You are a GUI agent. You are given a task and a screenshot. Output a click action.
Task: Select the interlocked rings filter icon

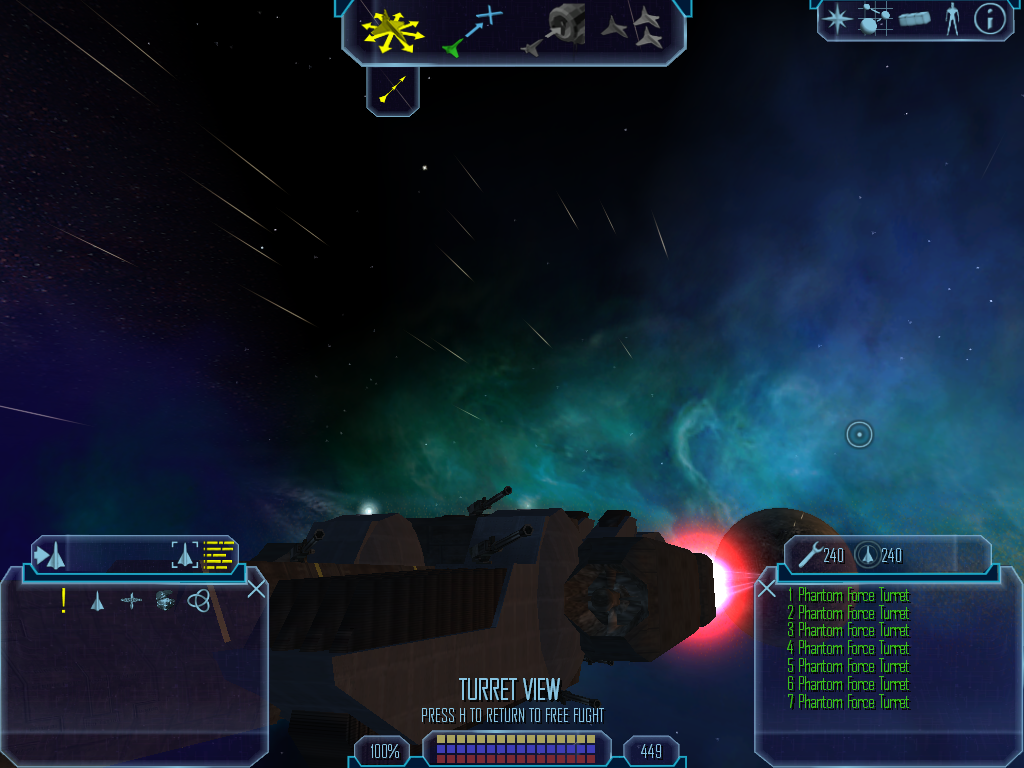(198, 600)
